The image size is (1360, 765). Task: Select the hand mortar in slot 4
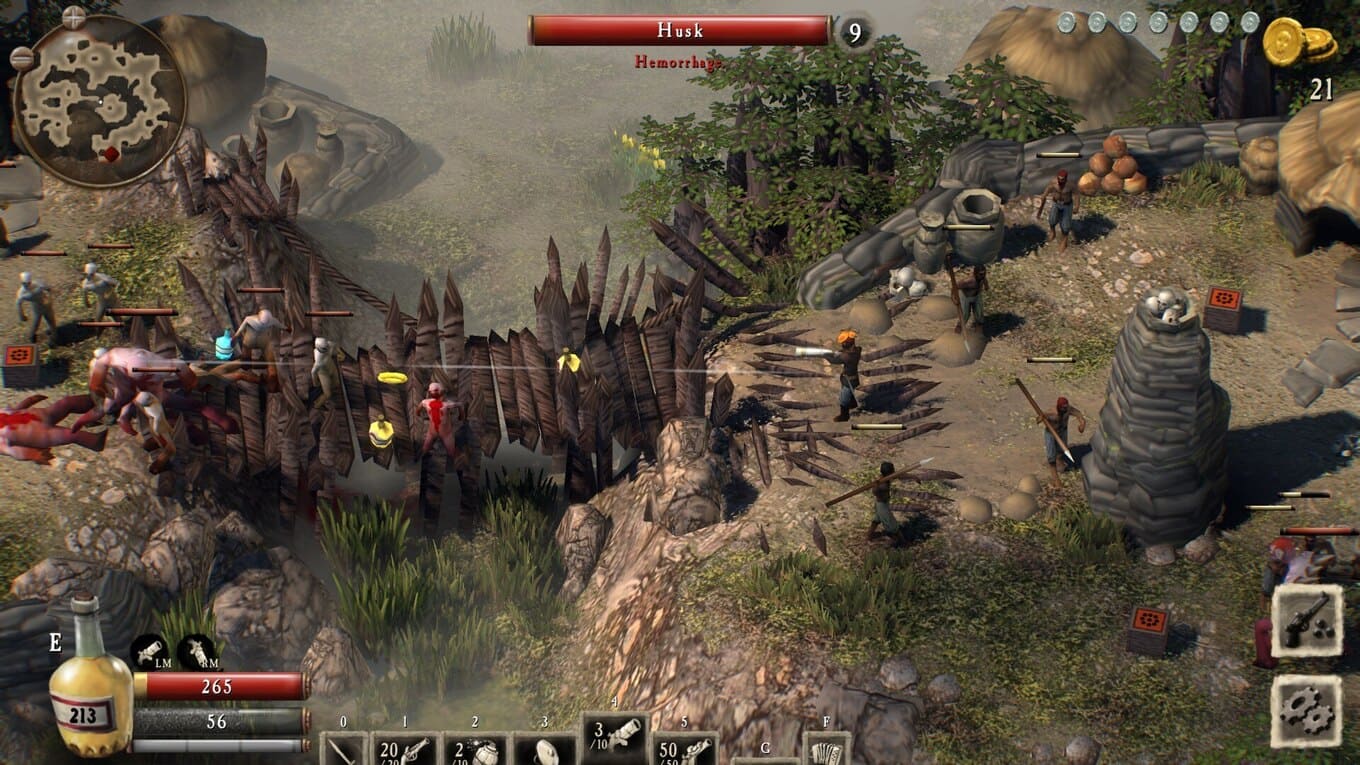pos(614,740)
